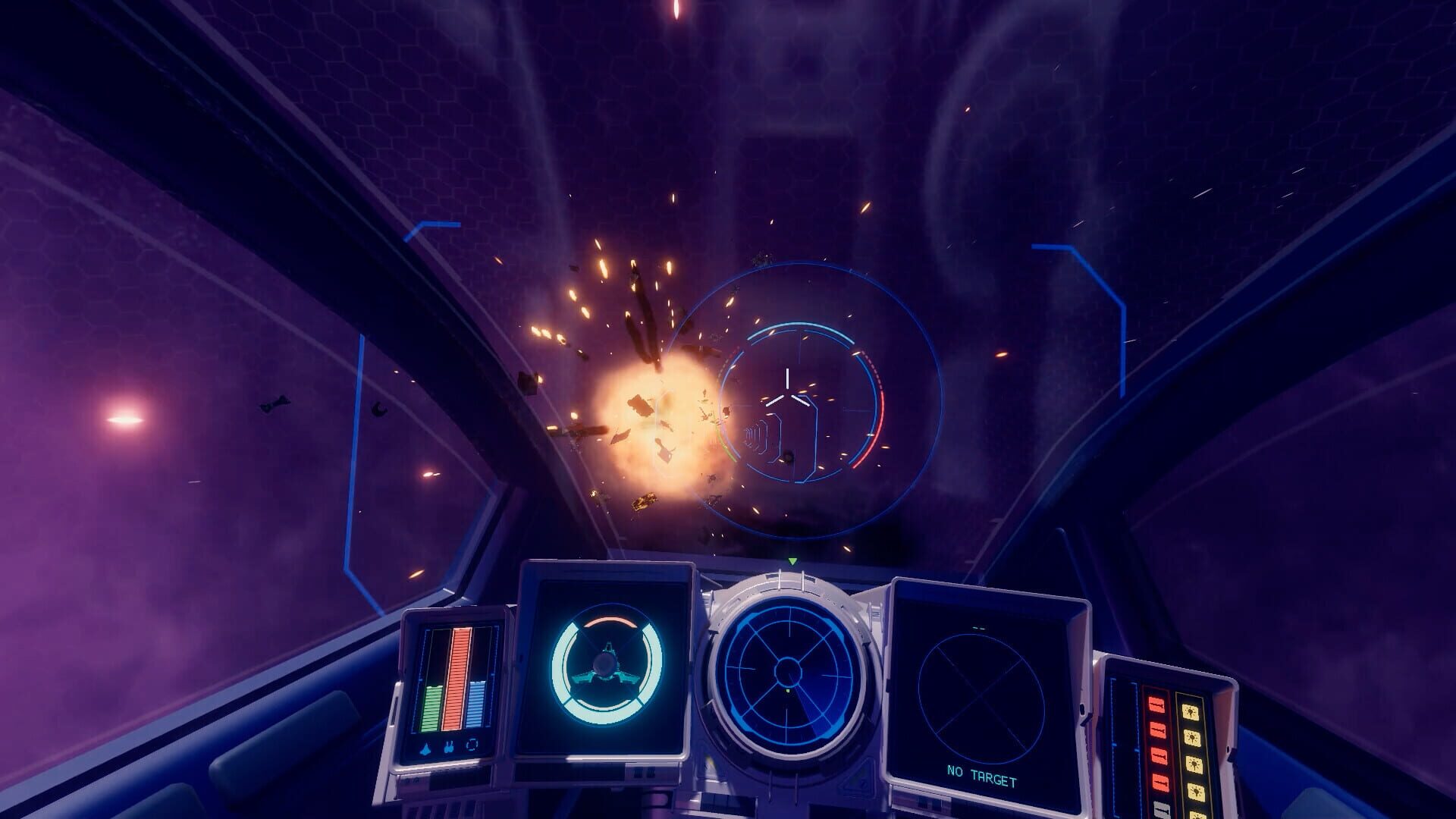This screenshot has height=819, width=1456.
Task: Select the ship icon below the status bars
Action: (425, 748)
